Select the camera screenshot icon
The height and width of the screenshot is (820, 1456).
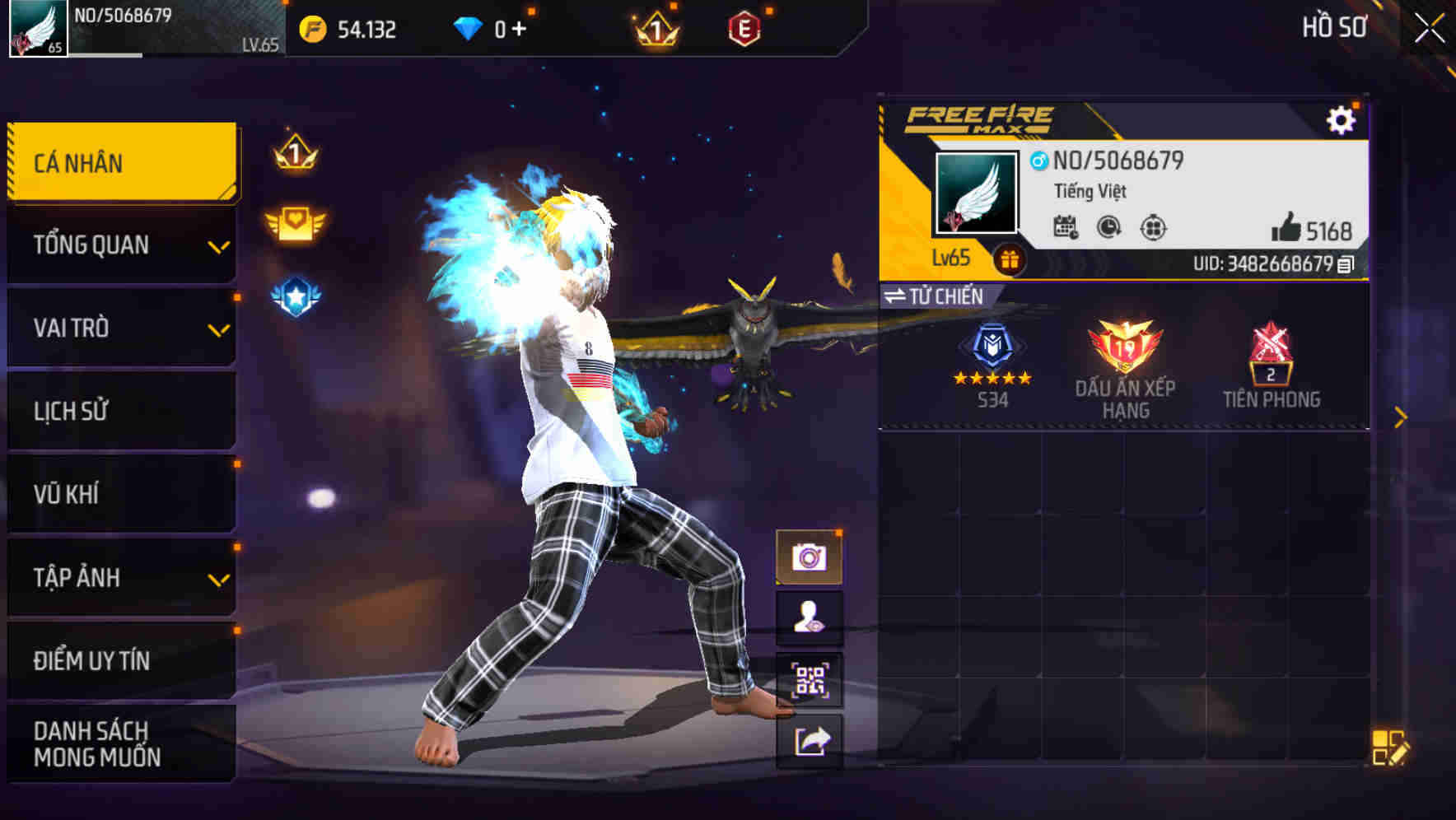[810, 555]
